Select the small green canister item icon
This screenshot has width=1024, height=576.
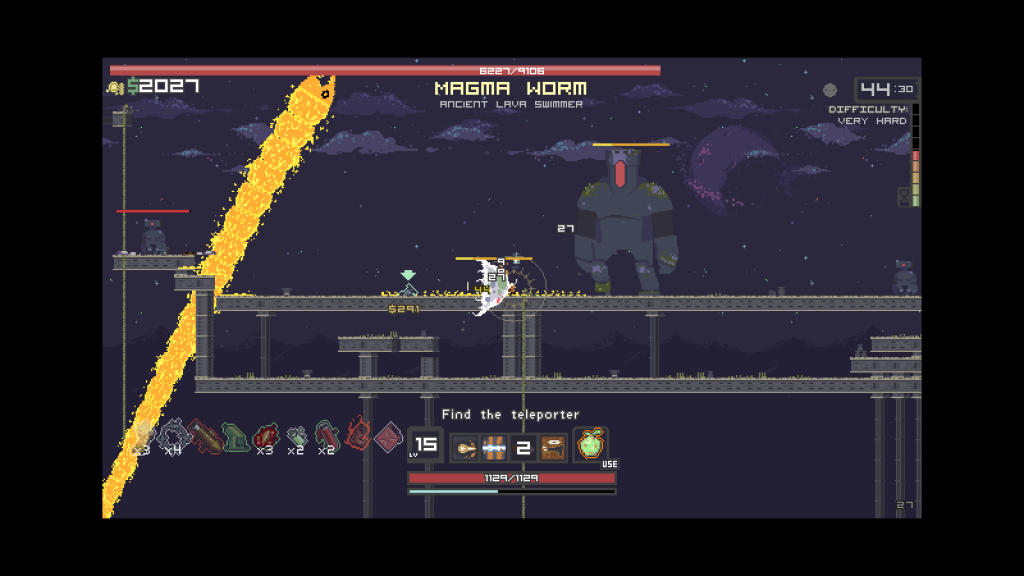click(296, 436)
